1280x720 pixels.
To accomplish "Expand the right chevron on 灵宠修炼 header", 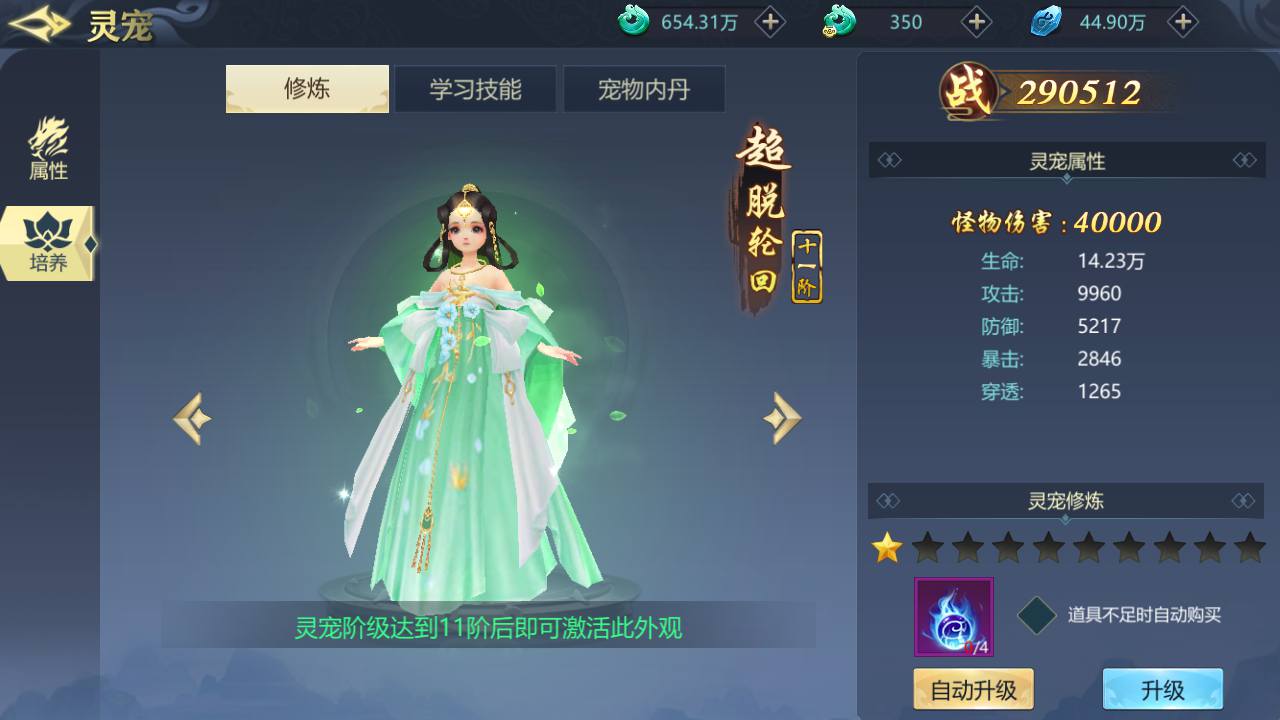I will tap(1243, 501).
